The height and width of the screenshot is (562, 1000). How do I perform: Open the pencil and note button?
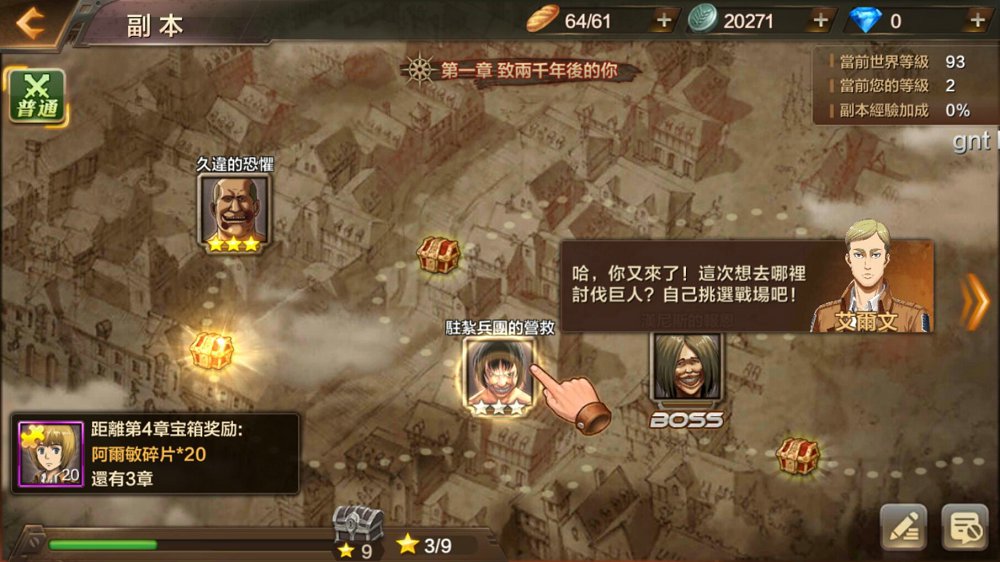click(x=903, y=527)
